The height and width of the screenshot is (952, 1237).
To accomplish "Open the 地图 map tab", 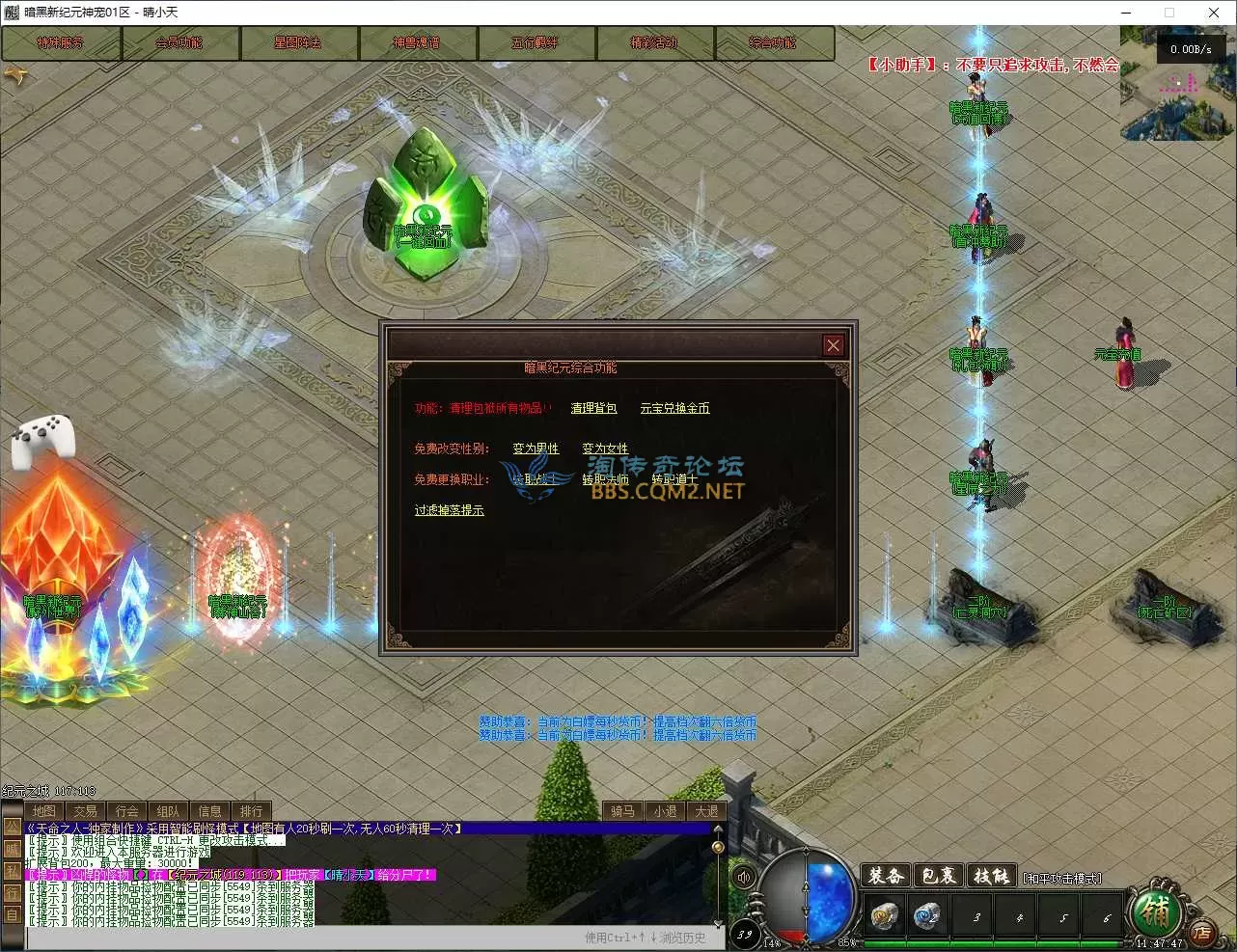I will (44, 811).
